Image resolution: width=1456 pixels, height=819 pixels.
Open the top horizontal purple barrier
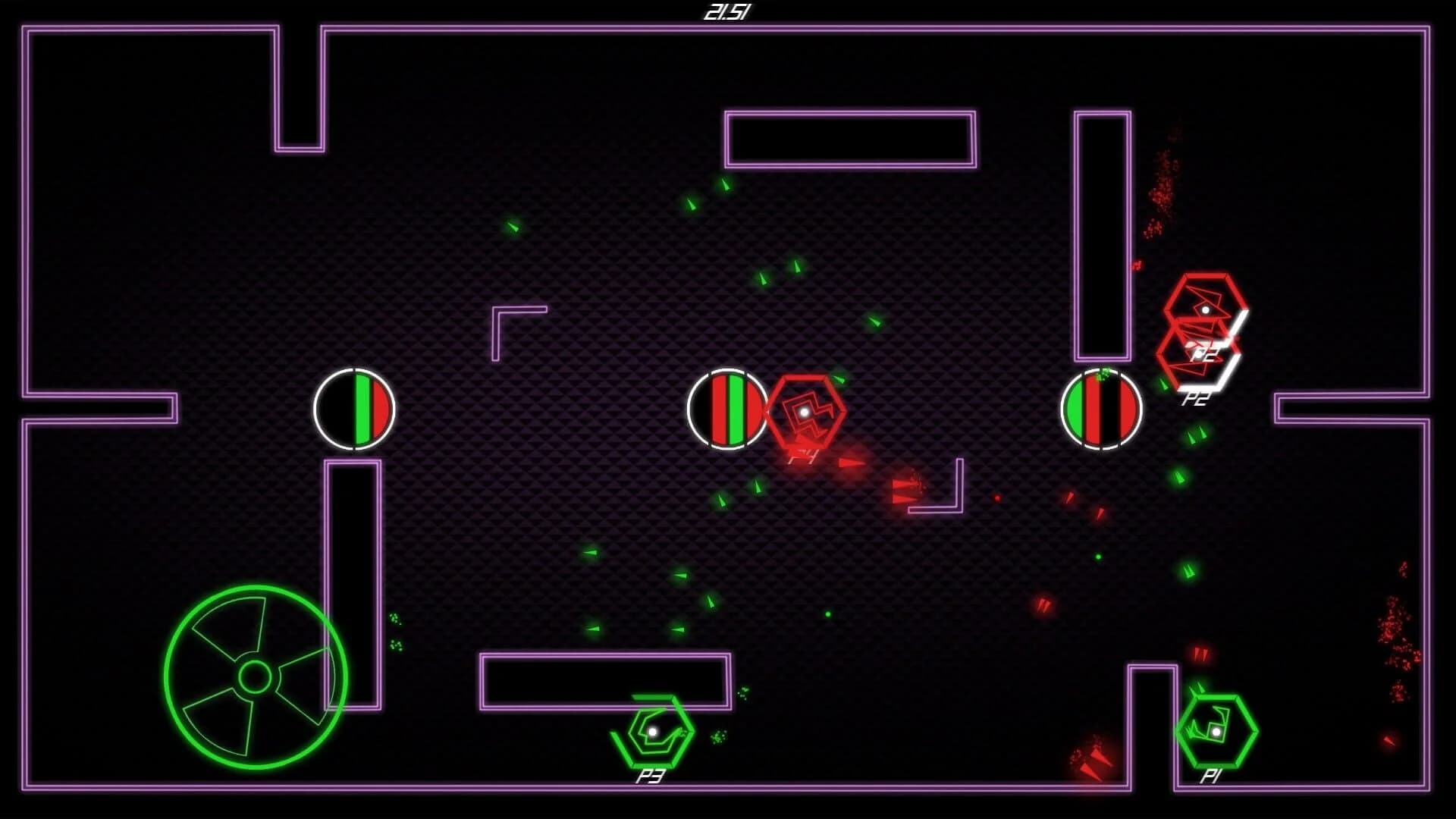tap(849, 139)
